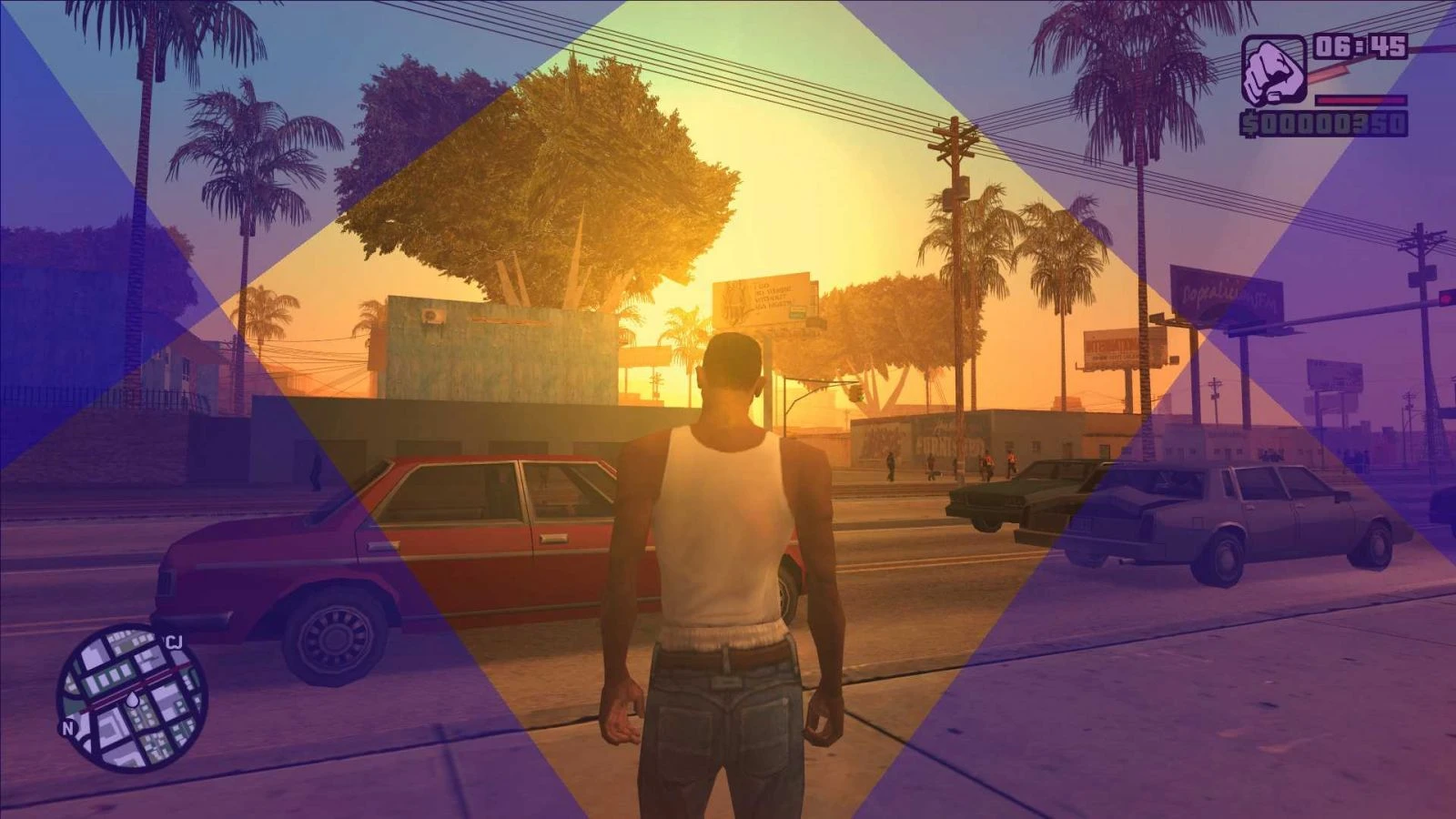The image size is (1456, 819).
Task: Click the N compass marker on the minimap
Action: pyautogui.click(x=67, y=728)
